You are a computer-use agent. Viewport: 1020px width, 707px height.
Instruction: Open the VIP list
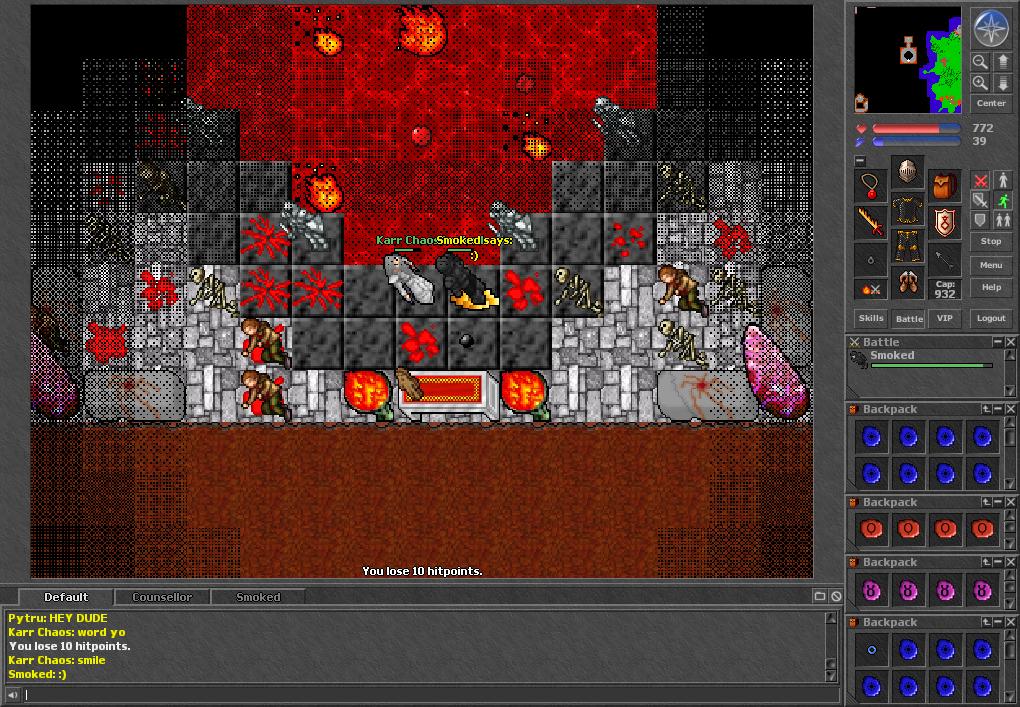(944, 318)
